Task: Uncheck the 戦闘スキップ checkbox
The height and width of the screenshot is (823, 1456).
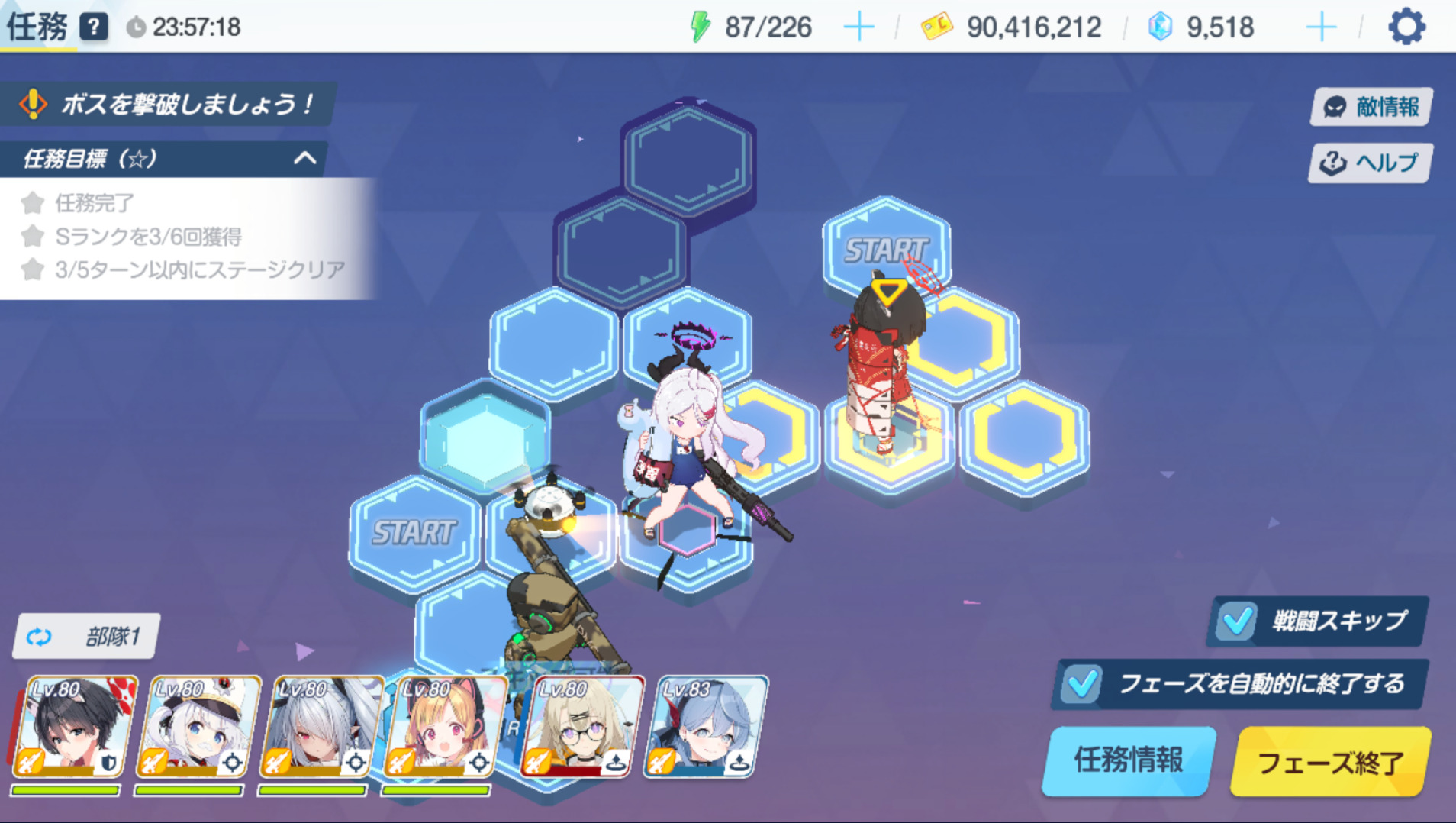Action: coord(1236,621)
